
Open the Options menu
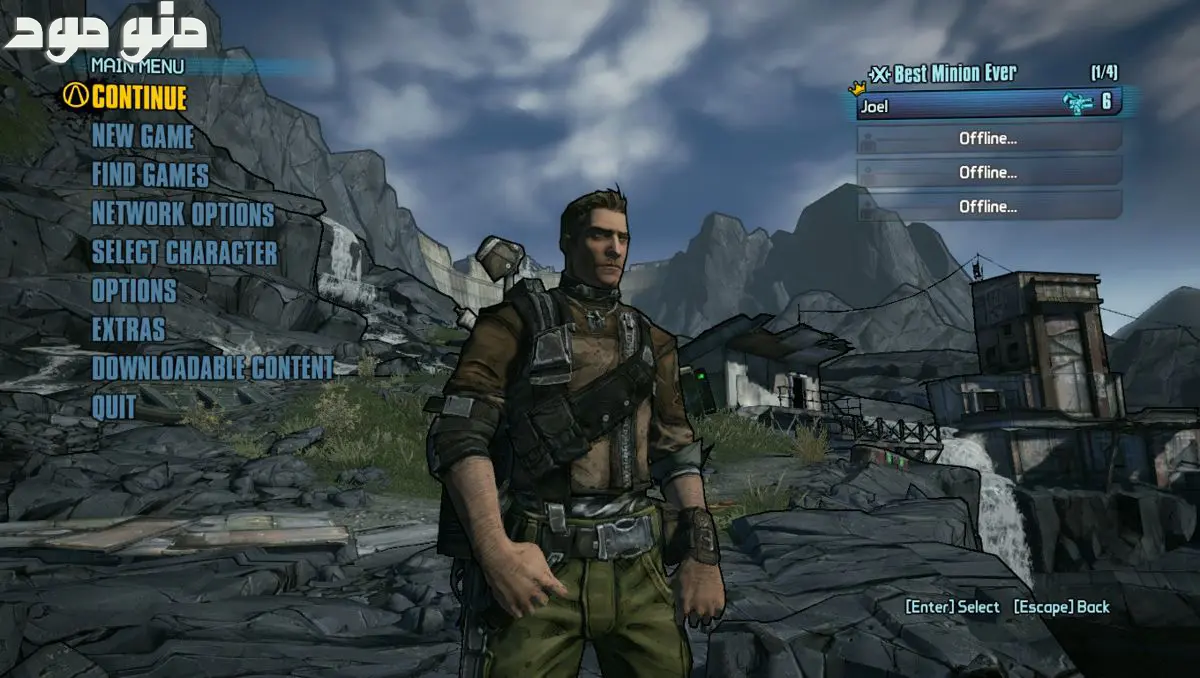pos(134,291)
